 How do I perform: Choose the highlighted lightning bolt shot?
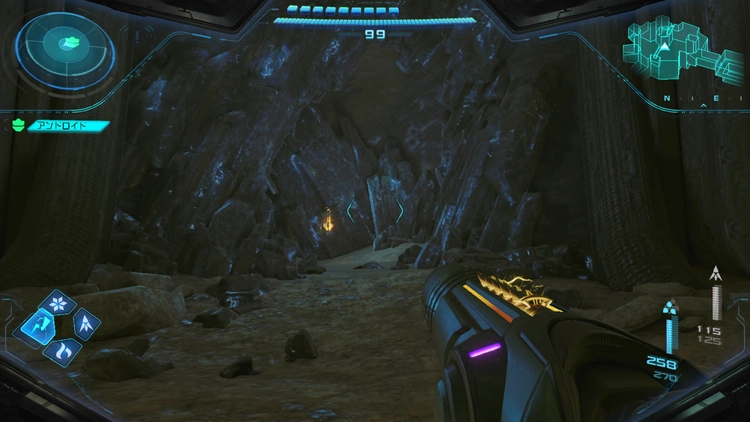(38, 324)
